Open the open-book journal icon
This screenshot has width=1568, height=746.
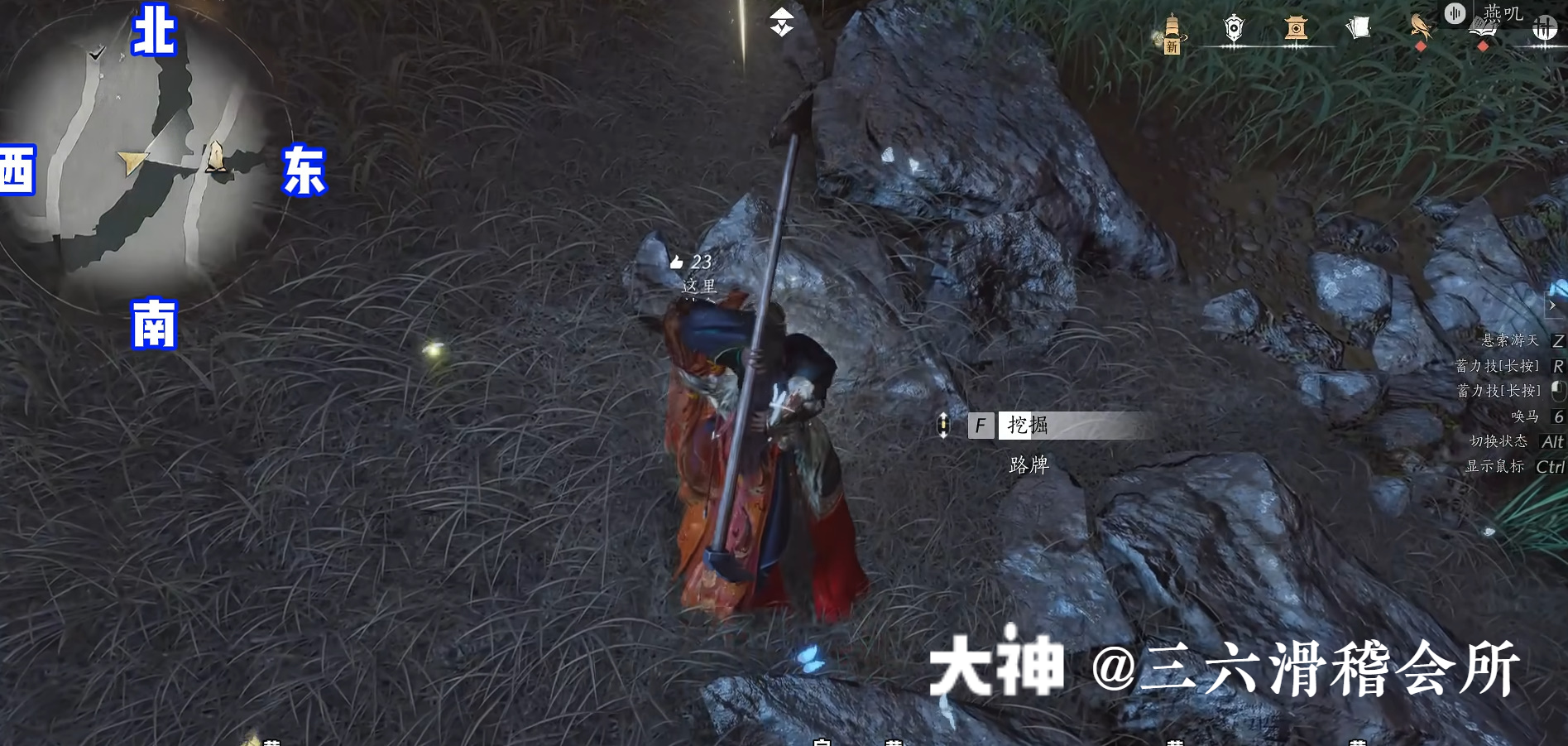(1482, 31)
